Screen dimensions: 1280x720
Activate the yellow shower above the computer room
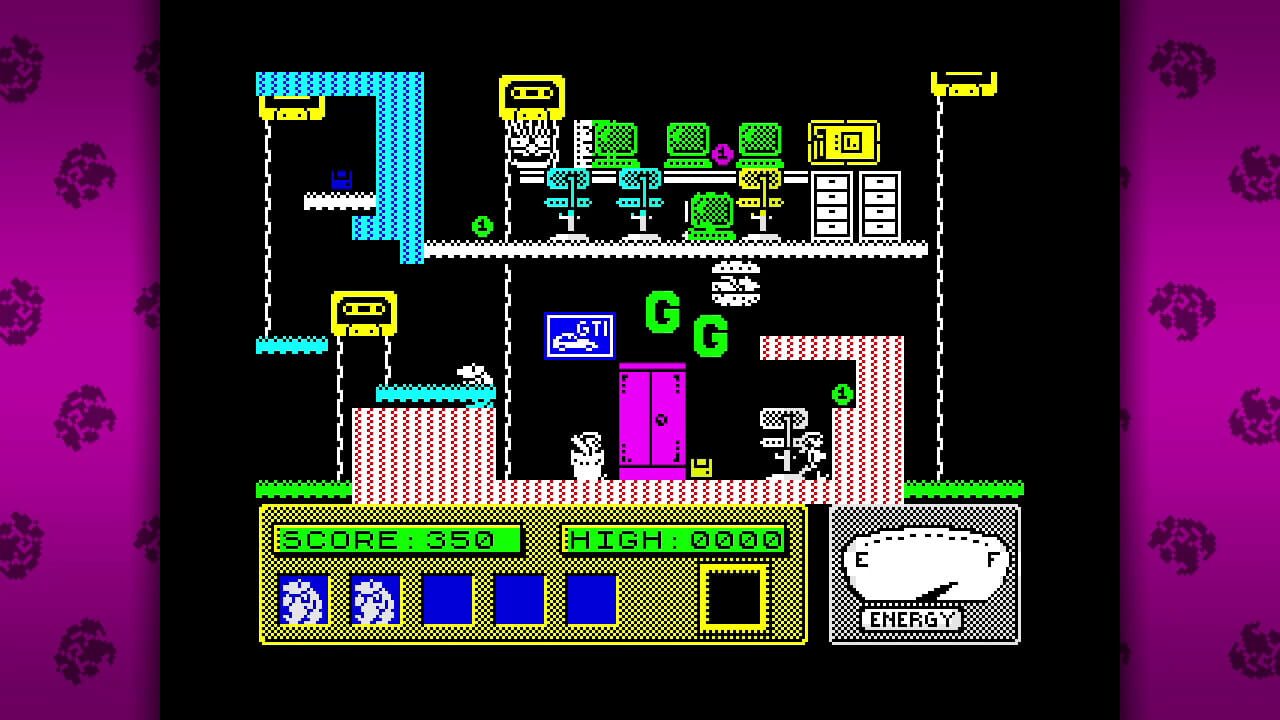pyautogui.click(x=530, y=95)
